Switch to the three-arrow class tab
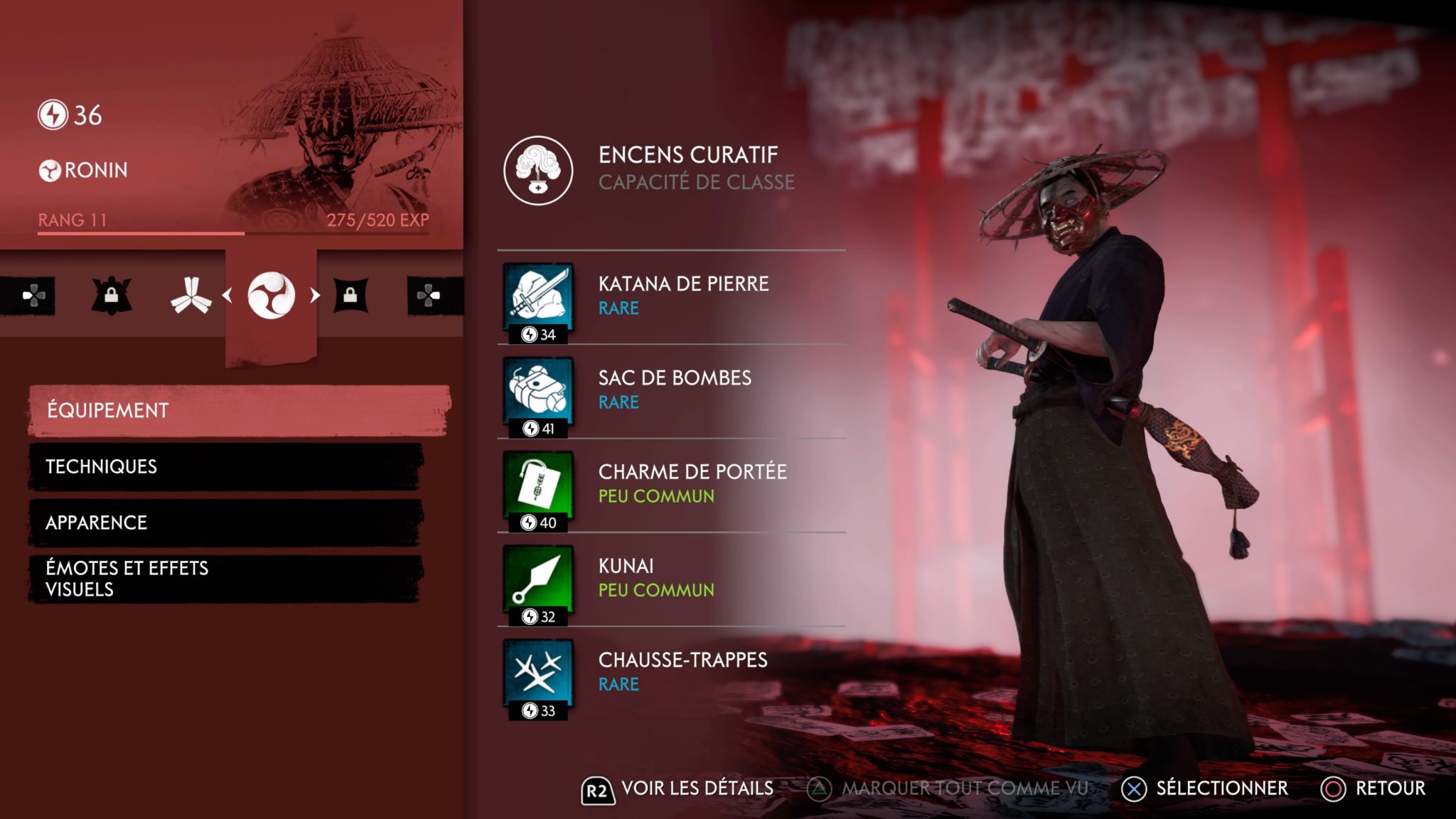The width and height of the screenshot is (1456, 819). click(191, 295)
